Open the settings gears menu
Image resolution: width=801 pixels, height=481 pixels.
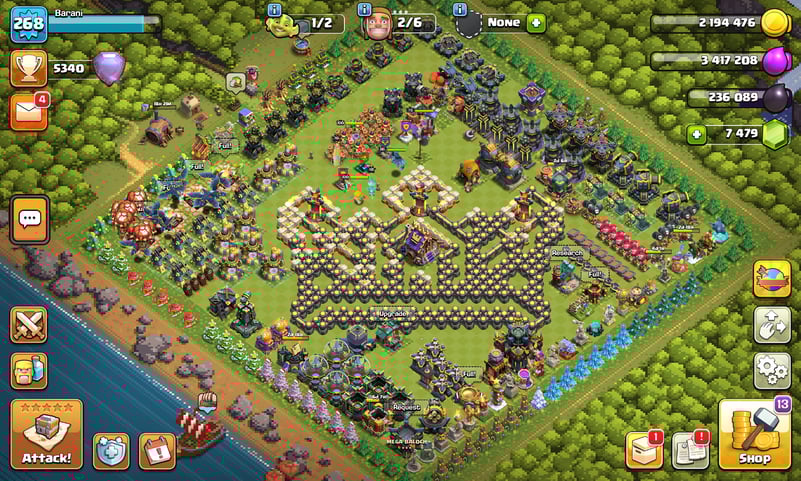pos(772,370)
